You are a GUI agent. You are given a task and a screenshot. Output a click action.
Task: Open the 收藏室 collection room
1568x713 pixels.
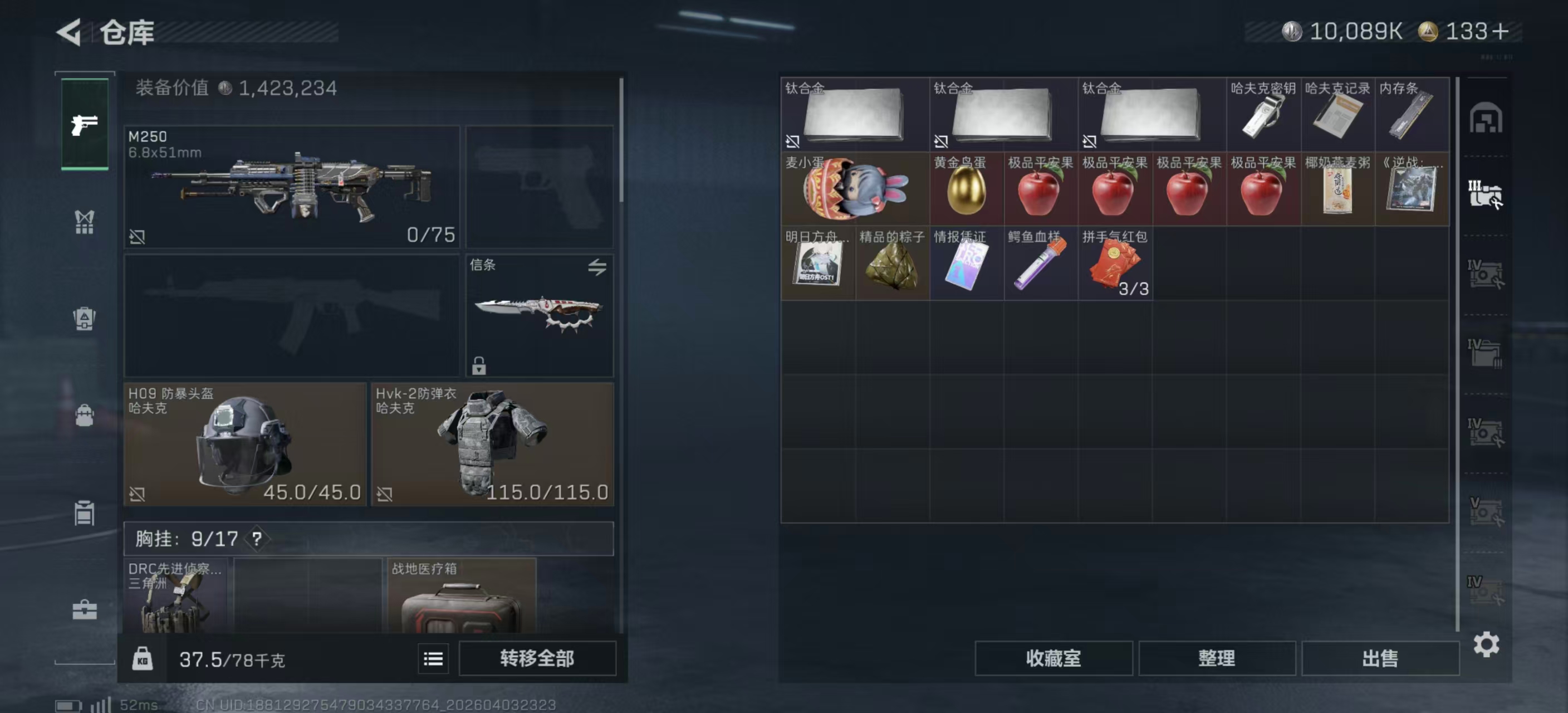(1053, 658)
